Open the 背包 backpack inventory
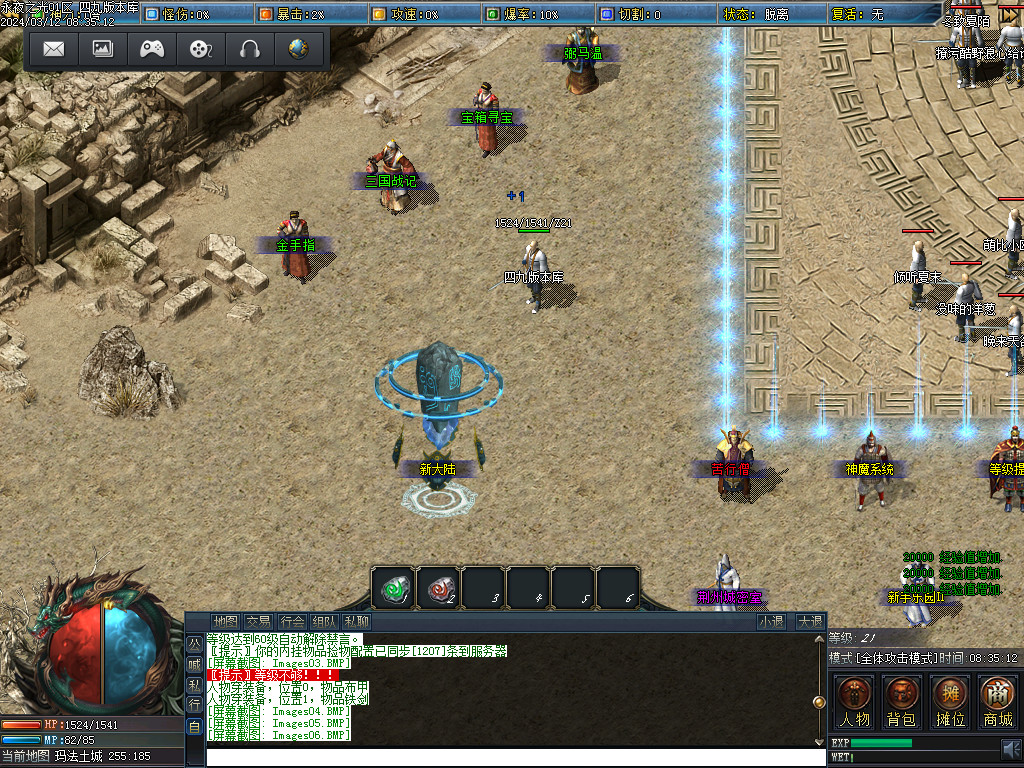This screenshot has width=1024, height=768. (902, 700)
